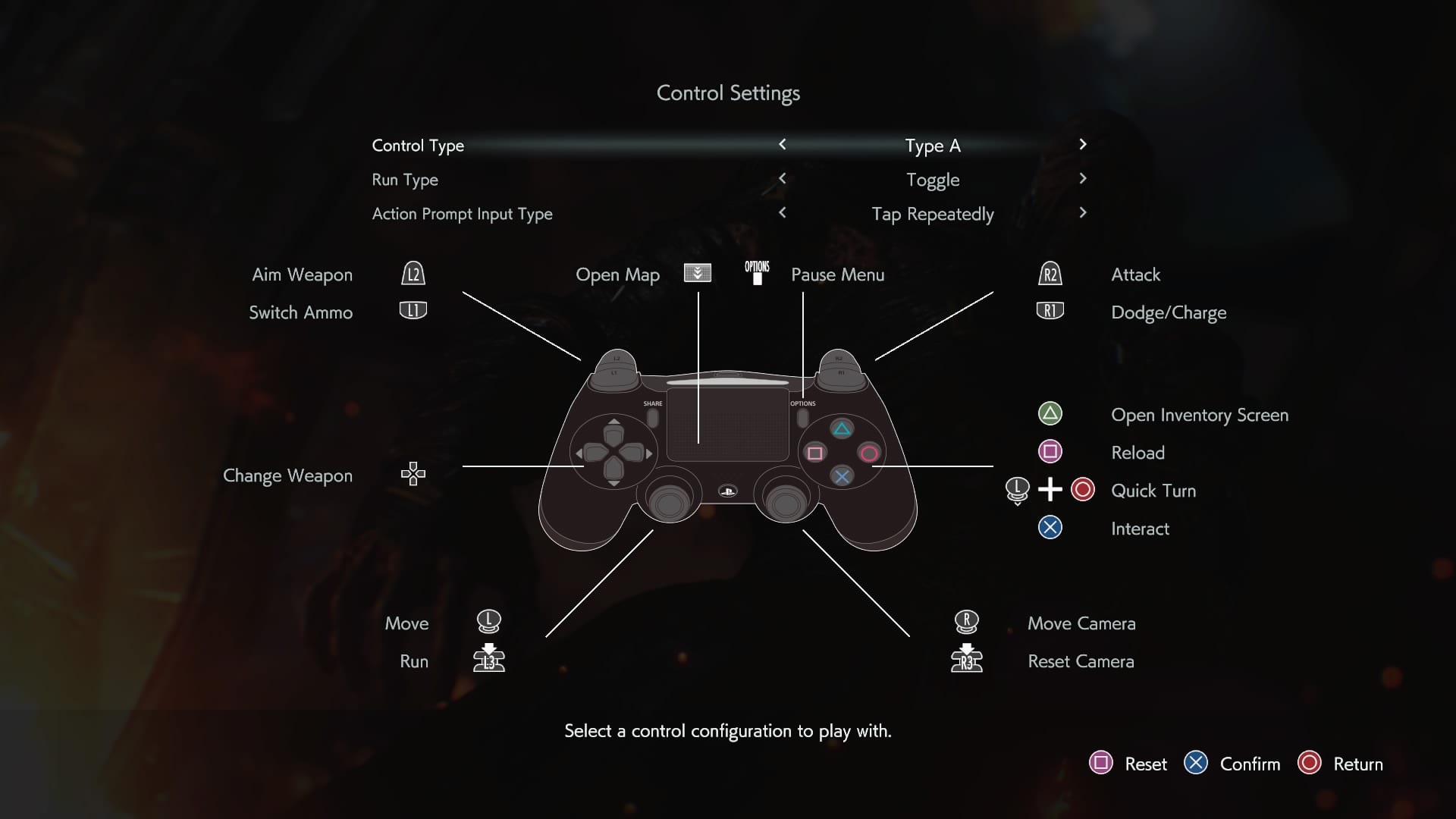1456x819 pixels.
Task: Select the L3 Run stick icon
Action: [x=488, y=658]
